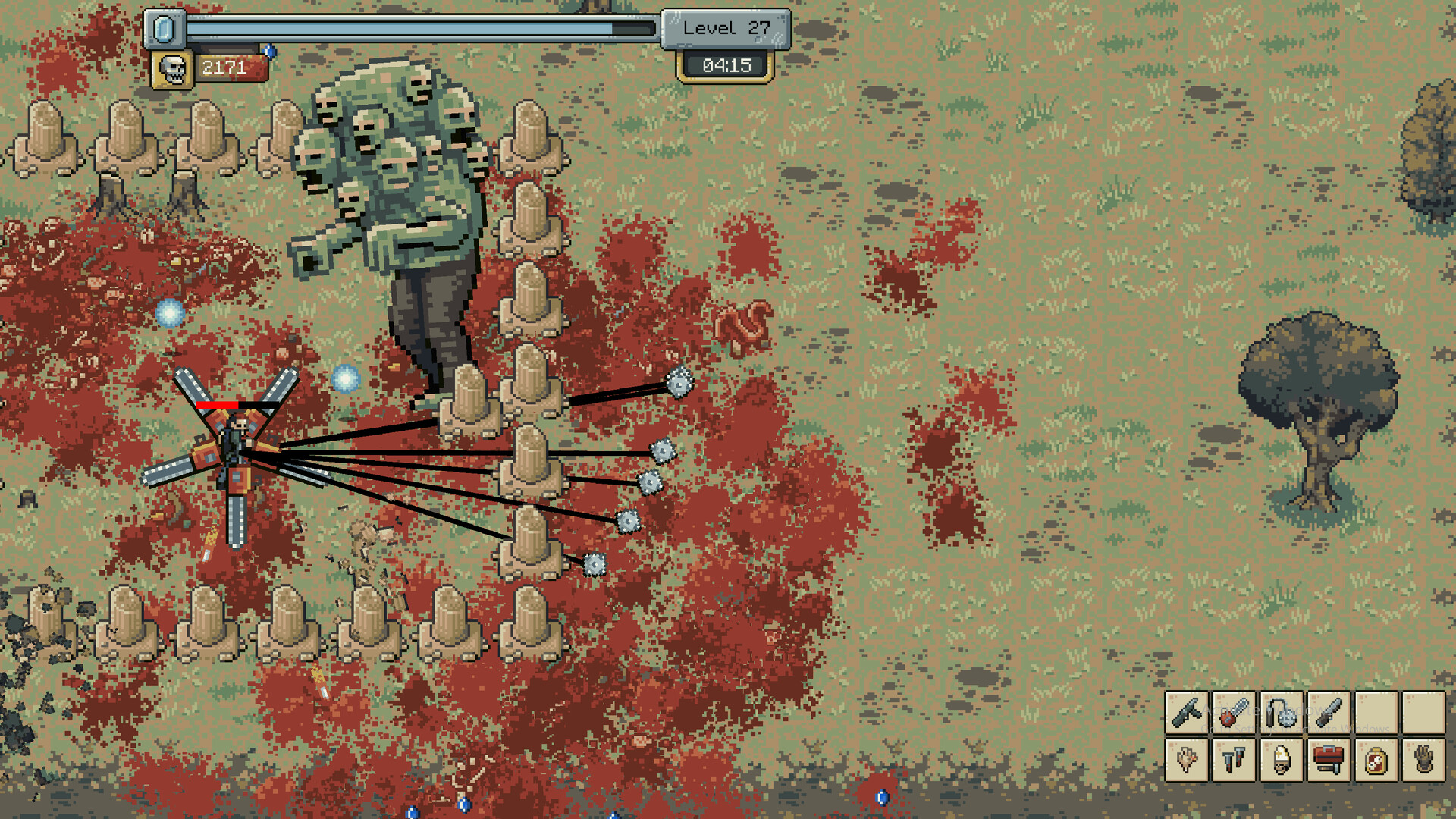Click the blue gem XP icon
This screenshot has width=1456, height=819.
click(166, 30)
